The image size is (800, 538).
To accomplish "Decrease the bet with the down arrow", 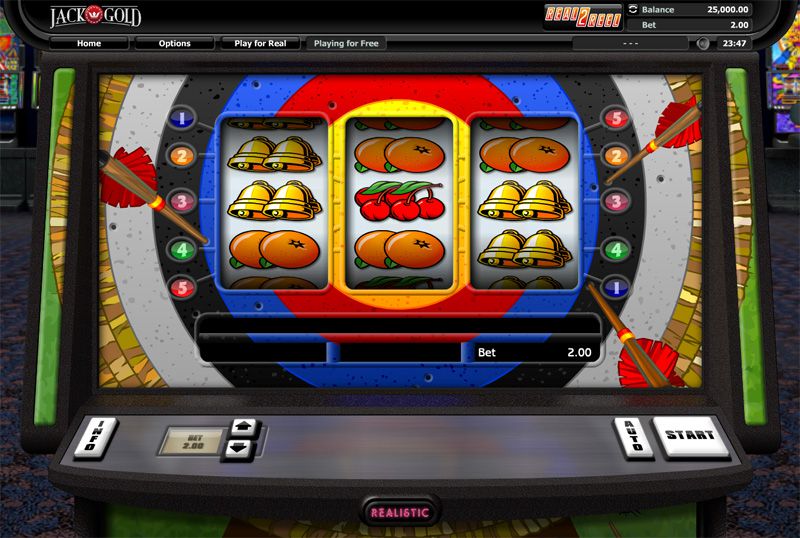I will 240,447.
